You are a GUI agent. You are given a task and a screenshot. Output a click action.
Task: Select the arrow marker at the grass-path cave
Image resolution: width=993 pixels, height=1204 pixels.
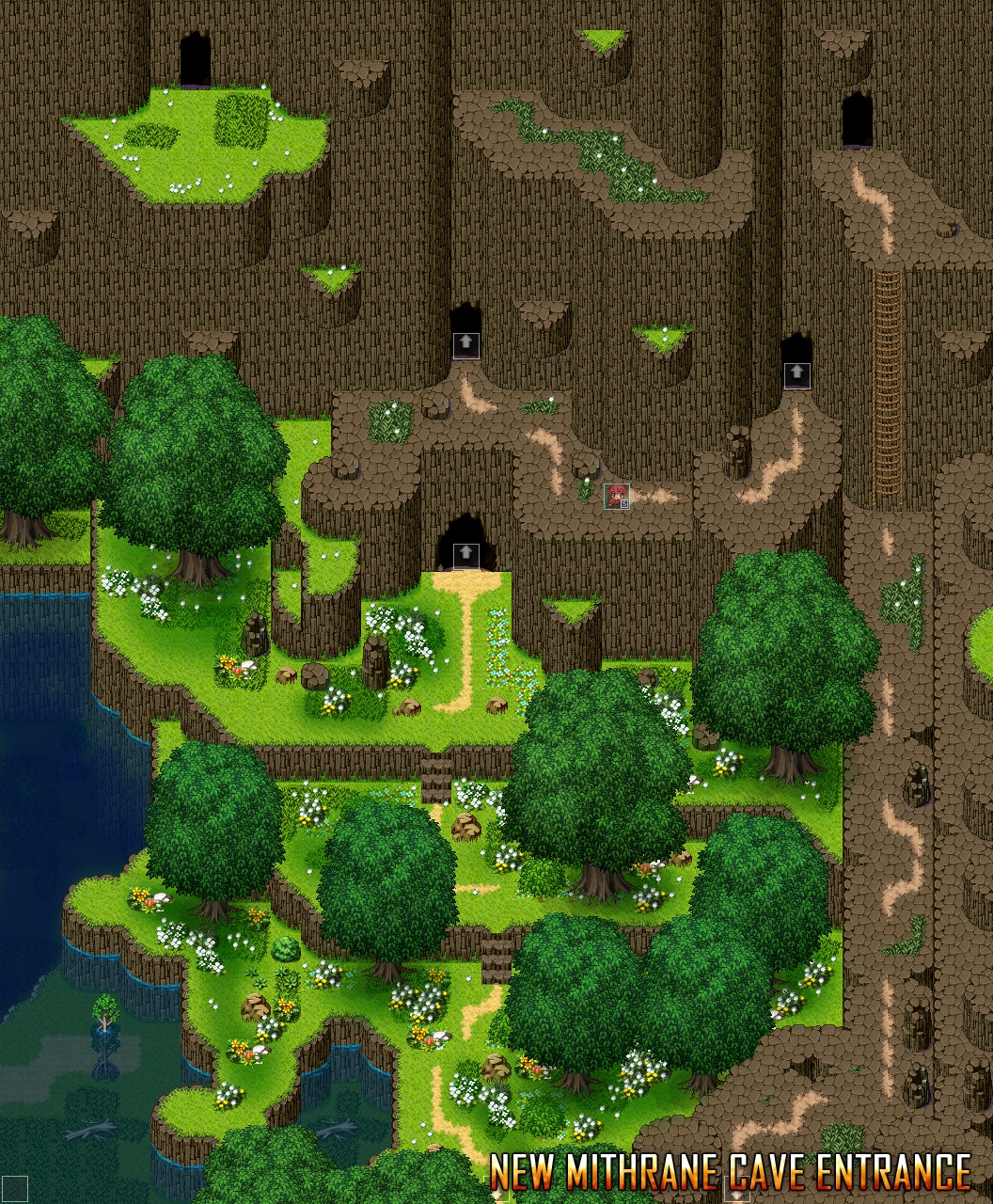465,555
